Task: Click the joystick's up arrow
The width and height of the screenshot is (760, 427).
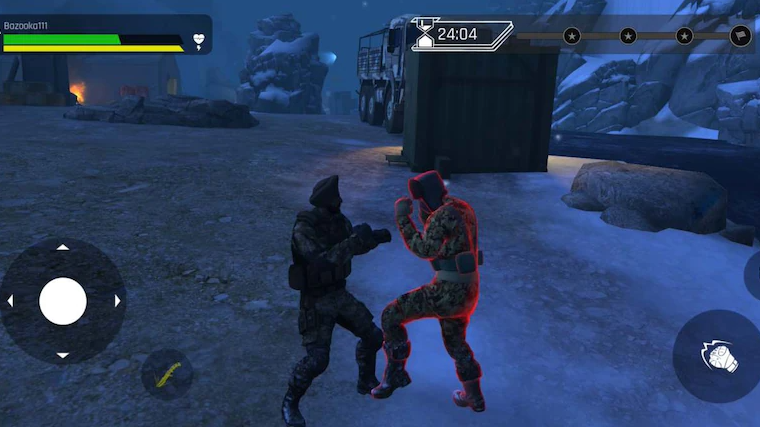Action: pos(63,247)
